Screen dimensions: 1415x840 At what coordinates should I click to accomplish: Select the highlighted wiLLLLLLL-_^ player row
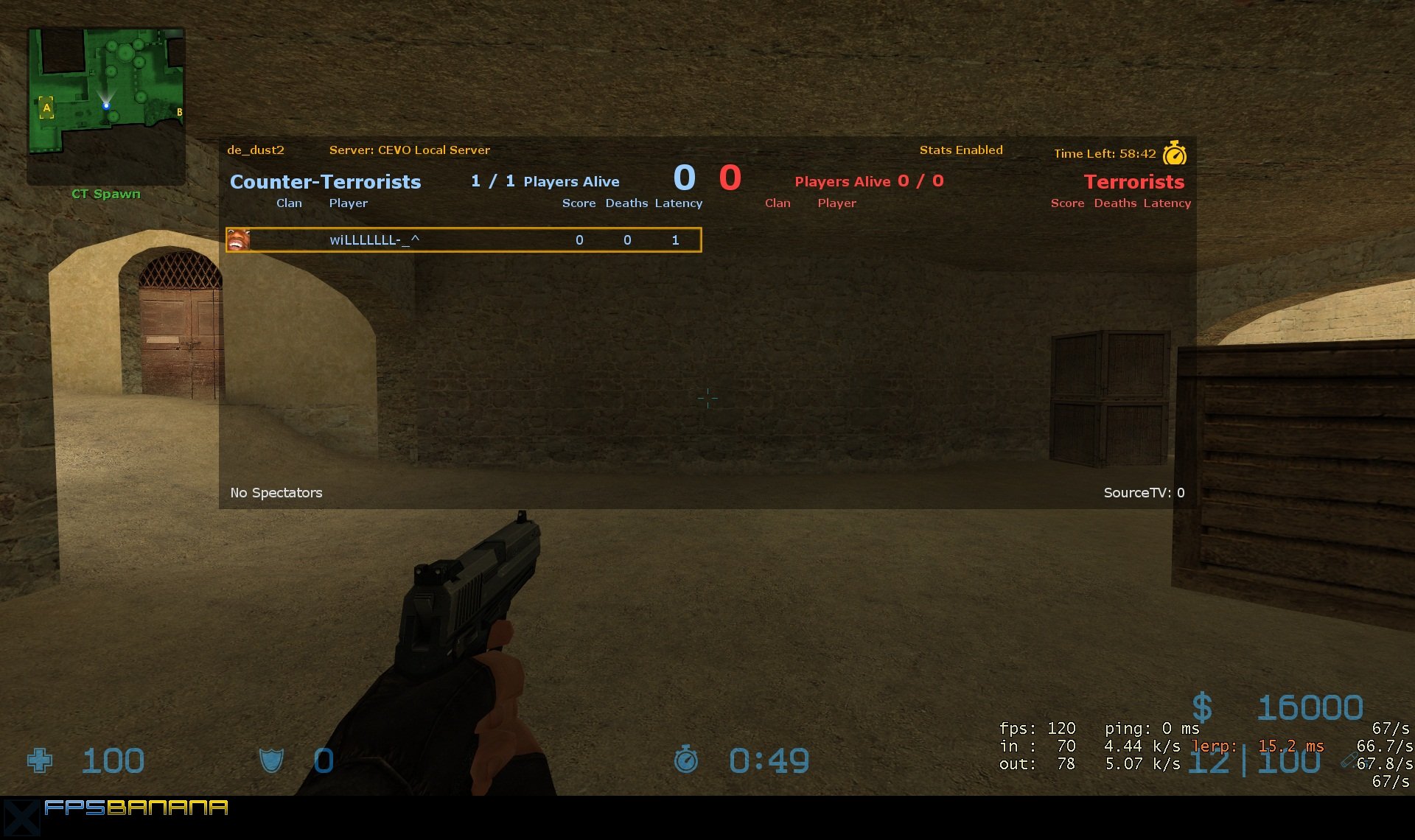[463, 239]
